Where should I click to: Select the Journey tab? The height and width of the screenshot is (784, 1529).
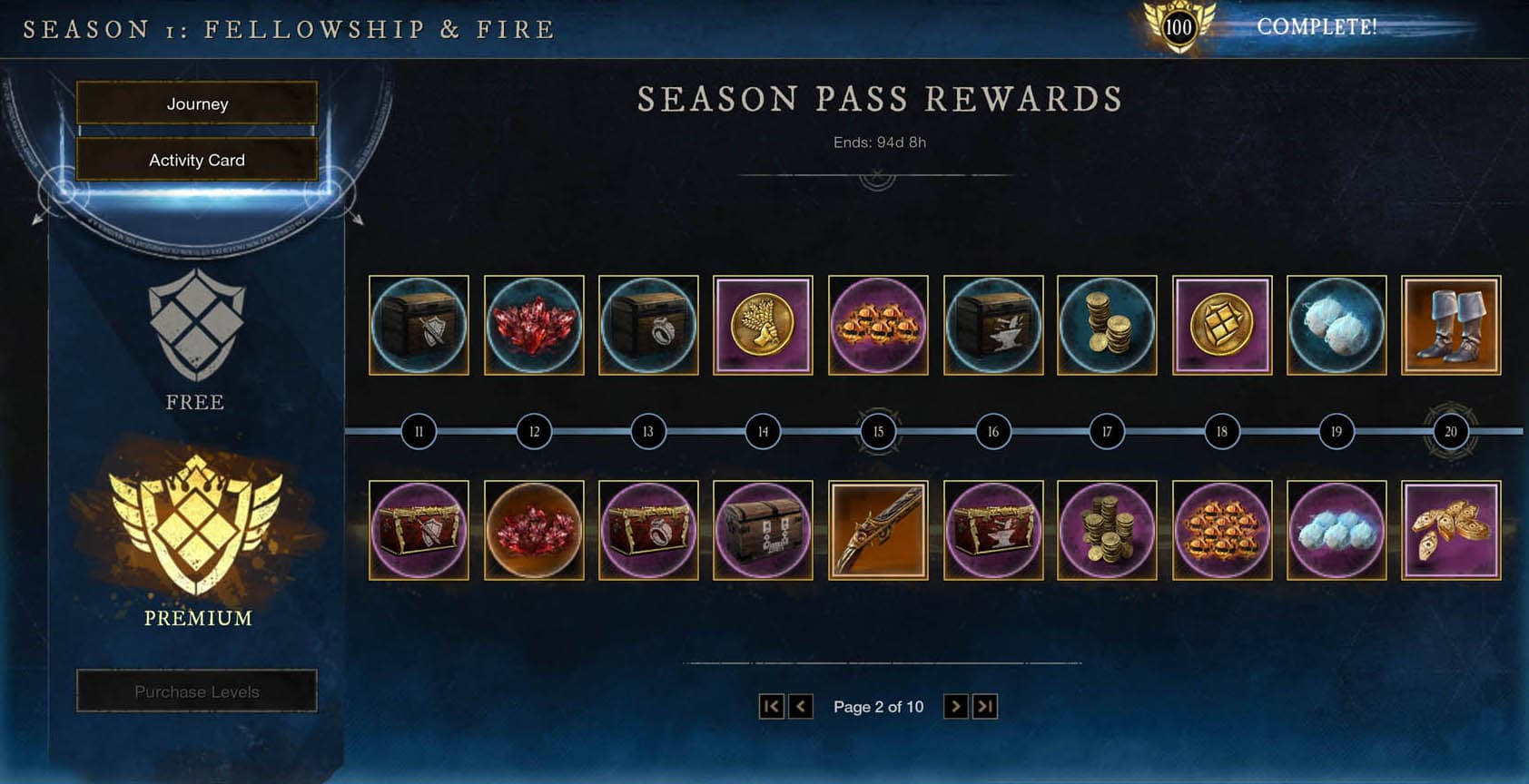pos(197,103)
